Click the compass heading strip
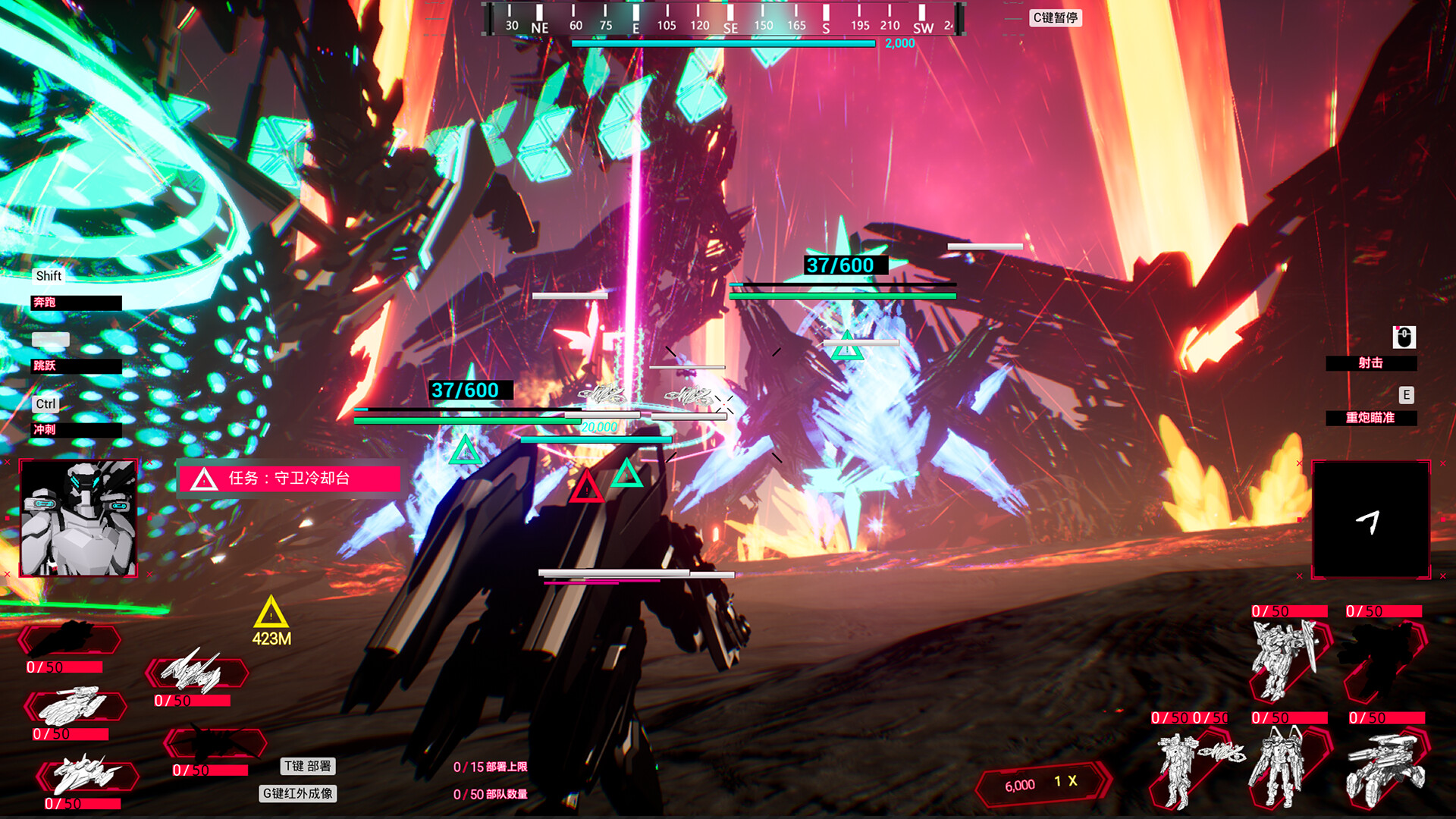This screenshot has width=1456, height=819. point(724,20)
